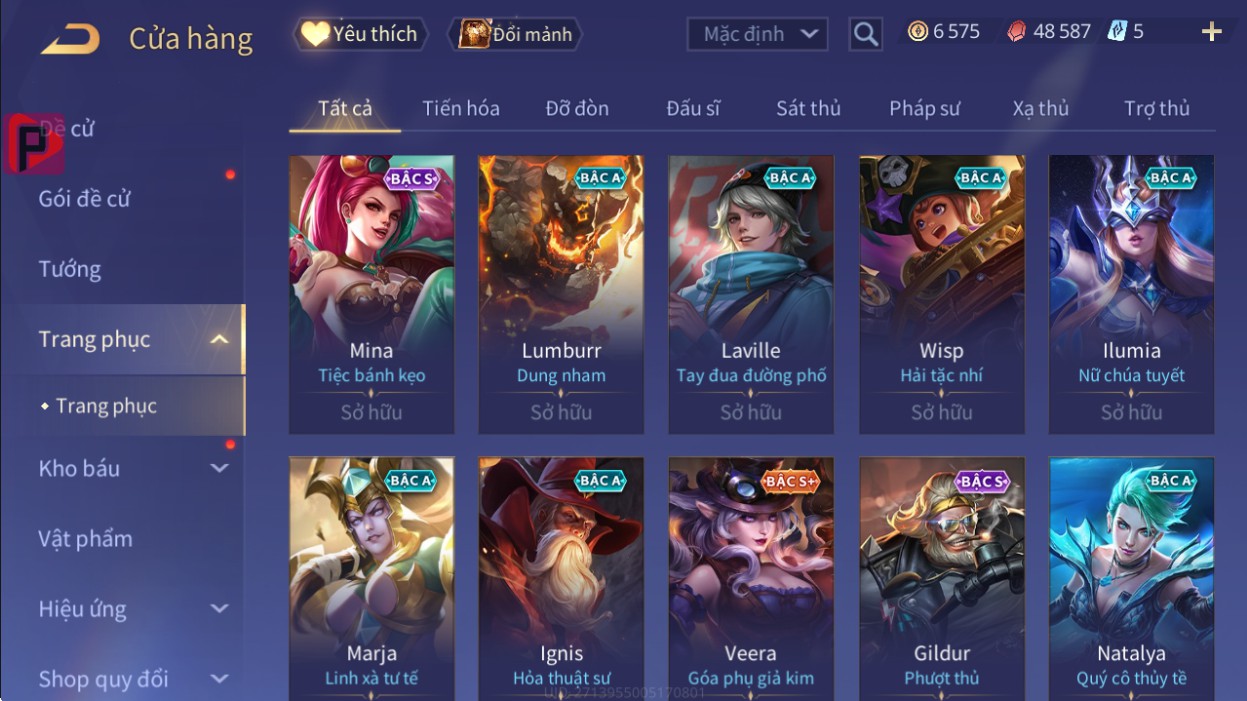Click the magnifying glass search button

tap(866, 35)
